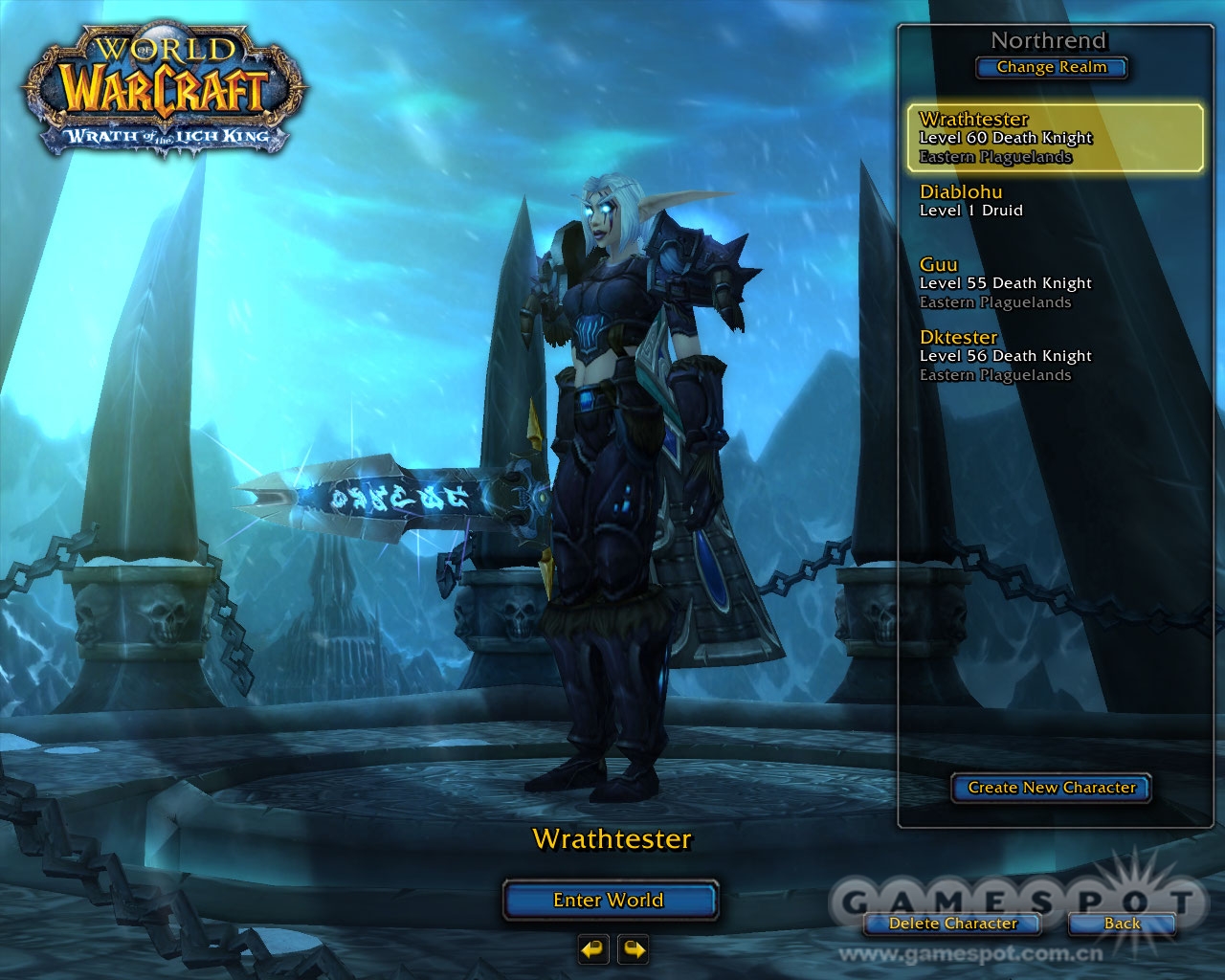Rotate character with the right arrow button
Image resolution: width=1225 pixels, height=980 pixels.
click(634, 949)
